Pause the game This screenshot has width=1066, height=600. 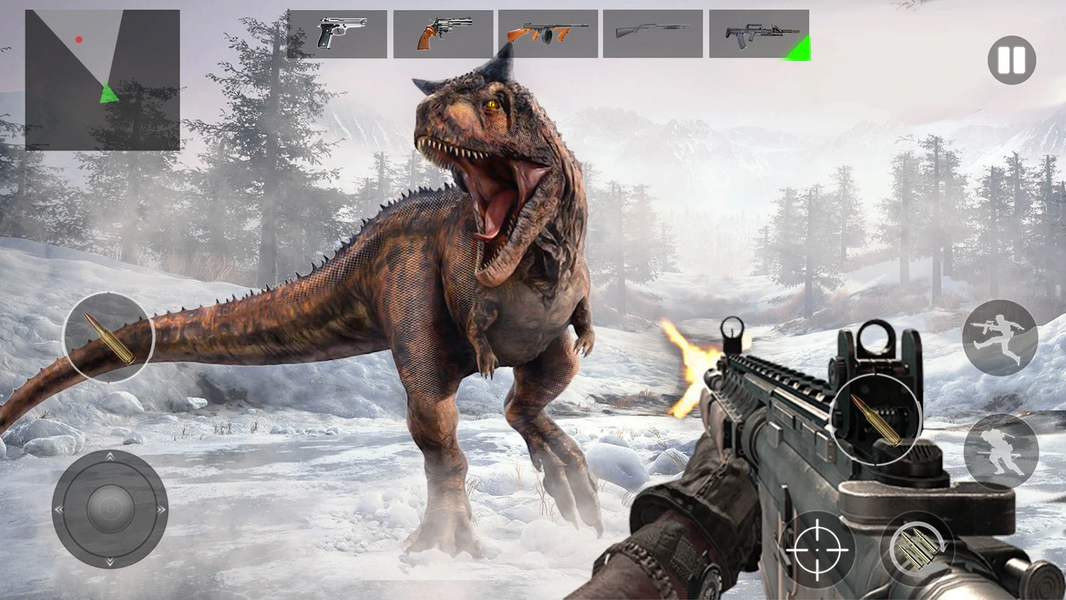click(x=1011, y=60)
